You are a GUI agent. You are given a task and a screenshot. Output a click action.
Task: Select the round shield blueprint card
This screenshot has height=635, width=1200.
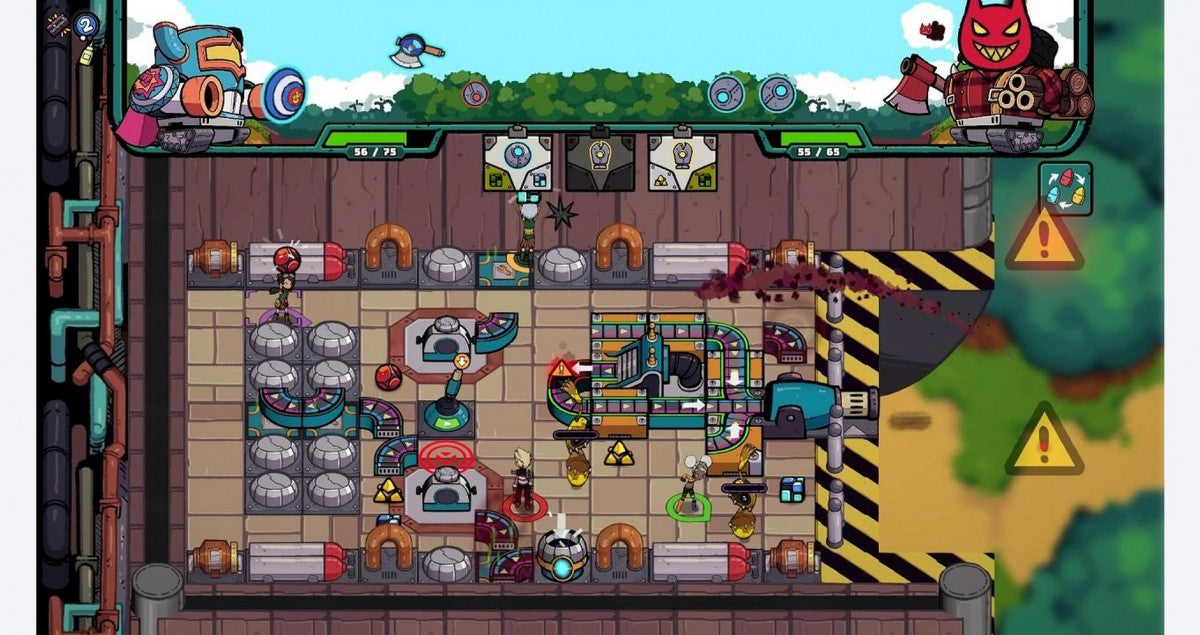517,161
